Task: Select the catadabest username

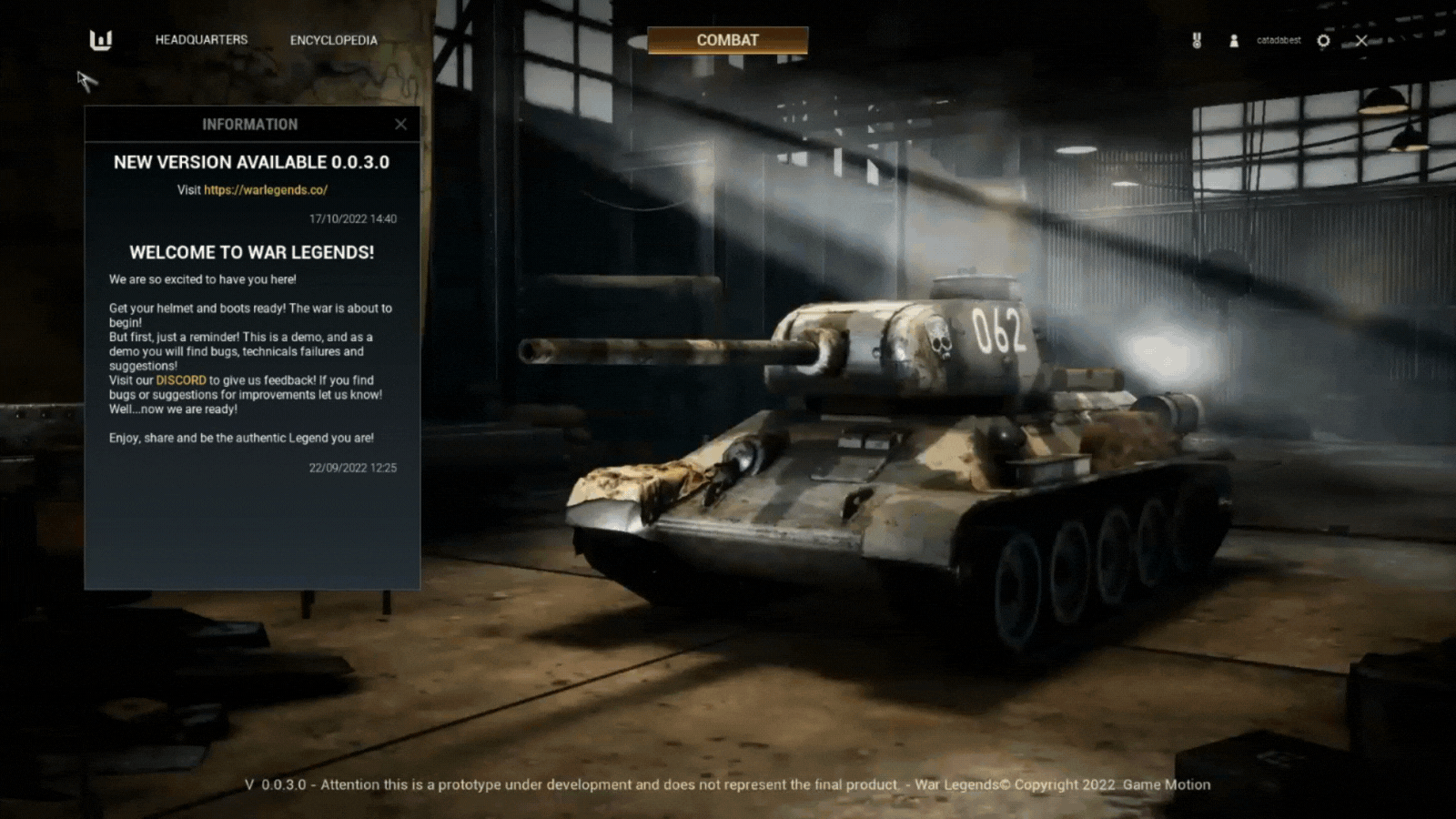Action: [1279, 41]
